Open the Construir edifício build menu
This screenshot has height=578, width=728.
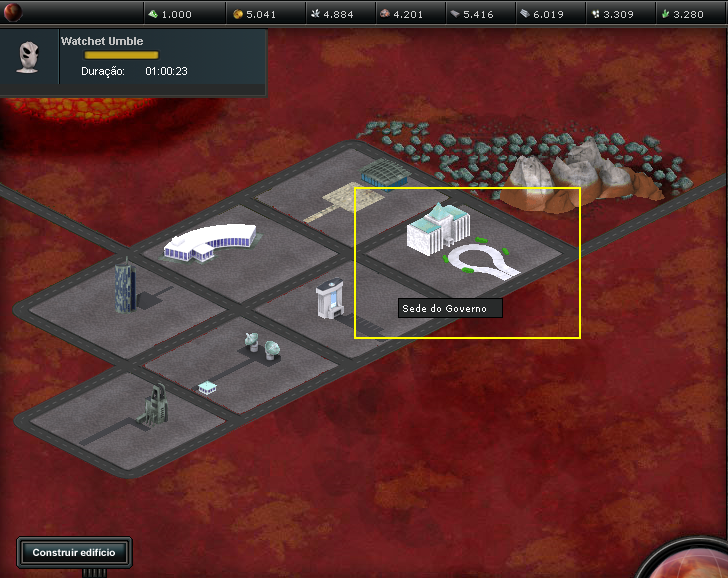pyautogui.click(x=74, y=552)
